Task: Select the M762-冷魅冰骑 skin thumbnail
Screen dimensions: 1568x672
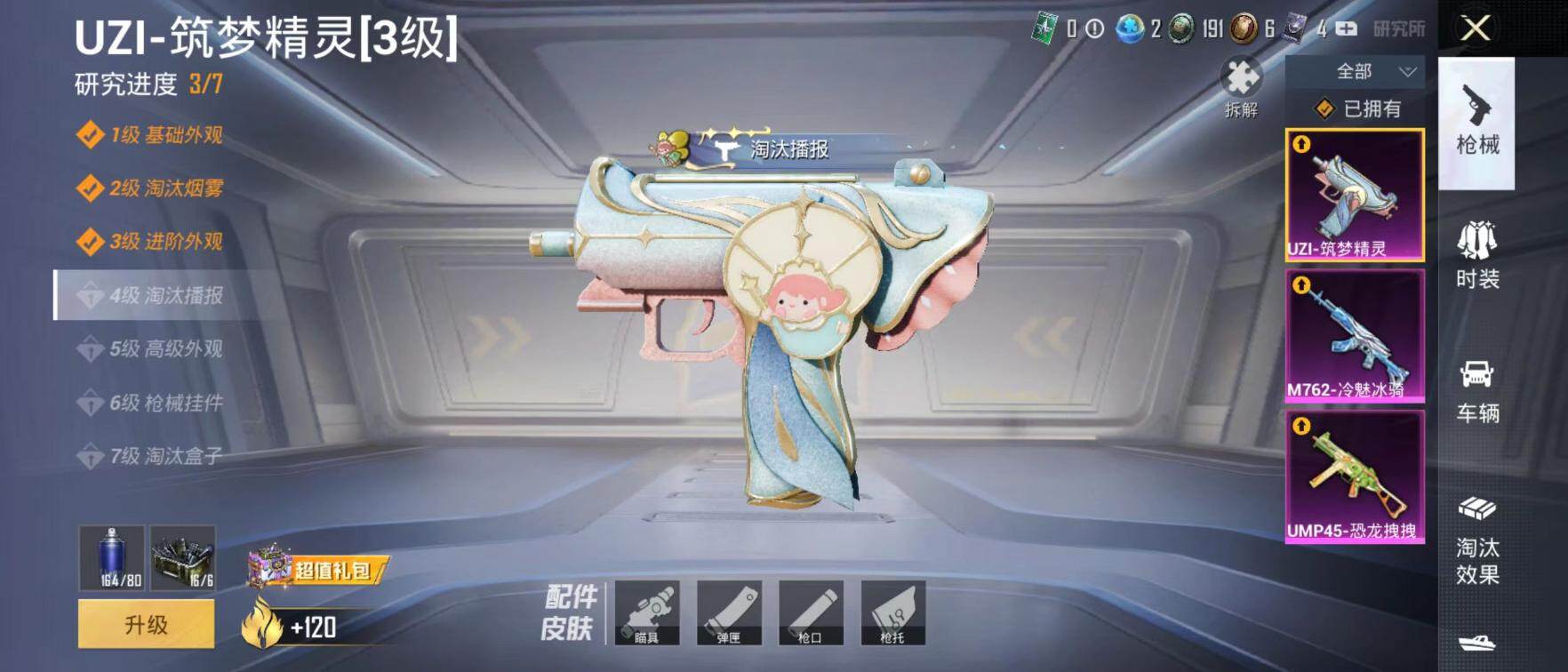Action: pyautogui.click(x=1355, y=336)
